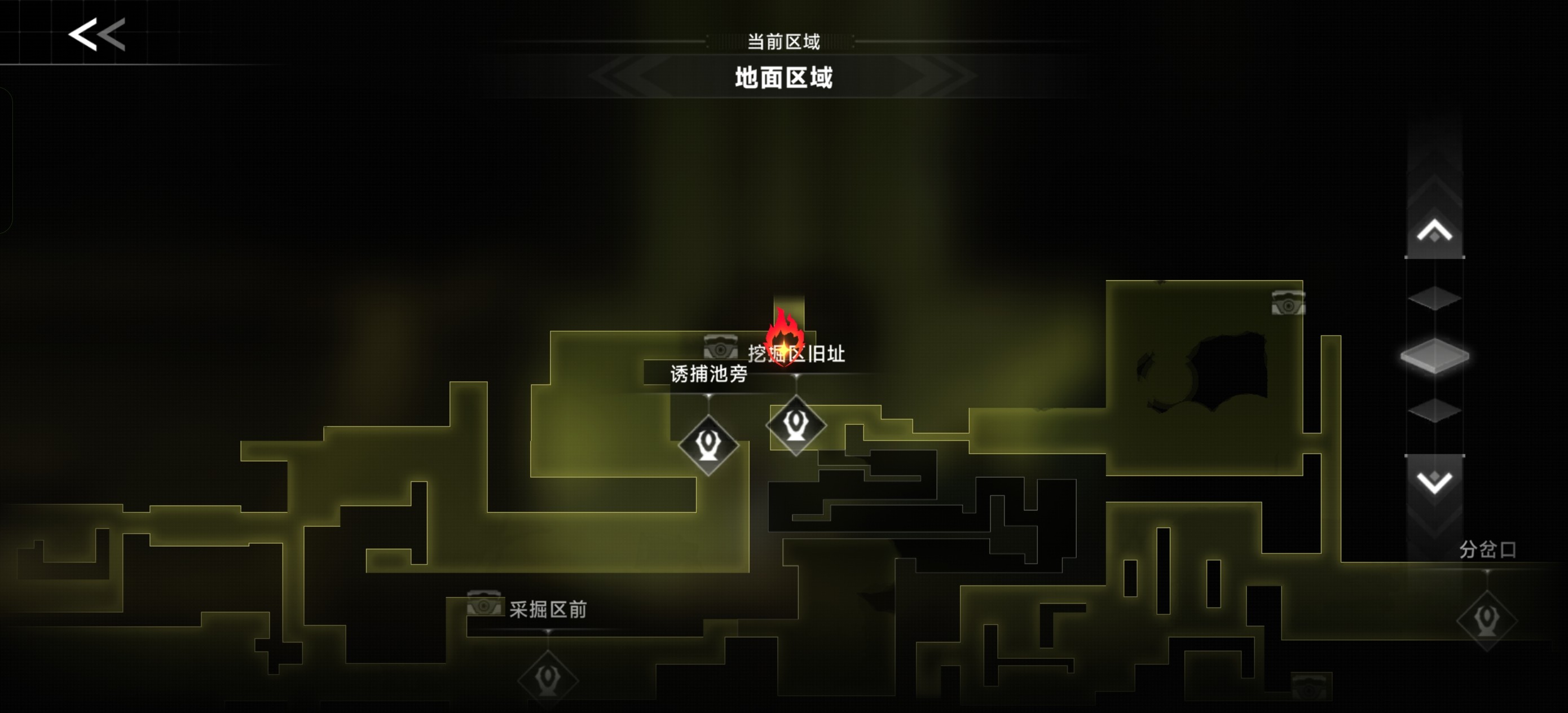
Task: Select the 诱捕池旁 teleport point marker
Action: [x=708, y=444]
